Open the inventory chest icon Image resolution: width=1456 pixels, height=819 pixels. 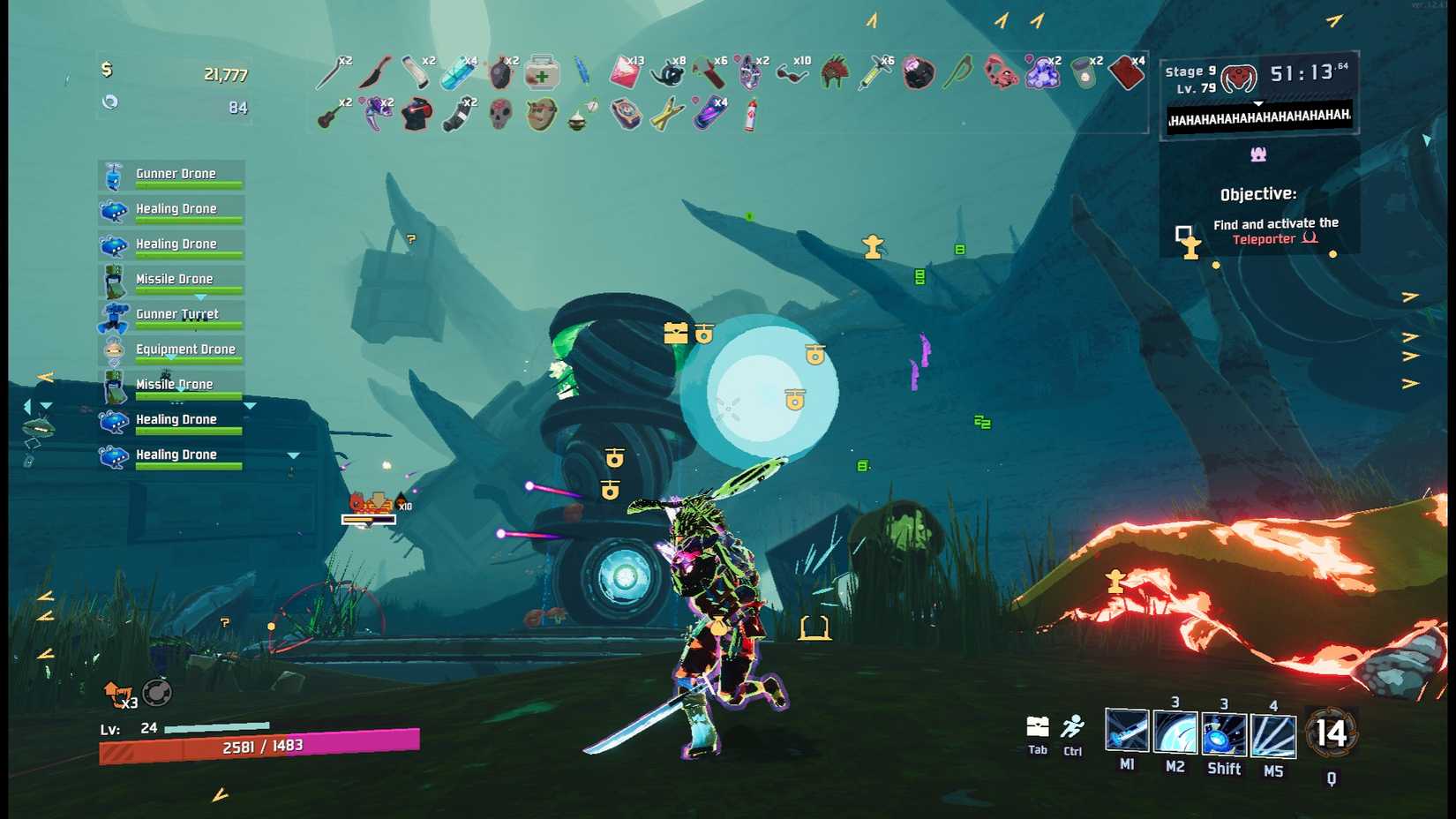[x=1038, y=727]
